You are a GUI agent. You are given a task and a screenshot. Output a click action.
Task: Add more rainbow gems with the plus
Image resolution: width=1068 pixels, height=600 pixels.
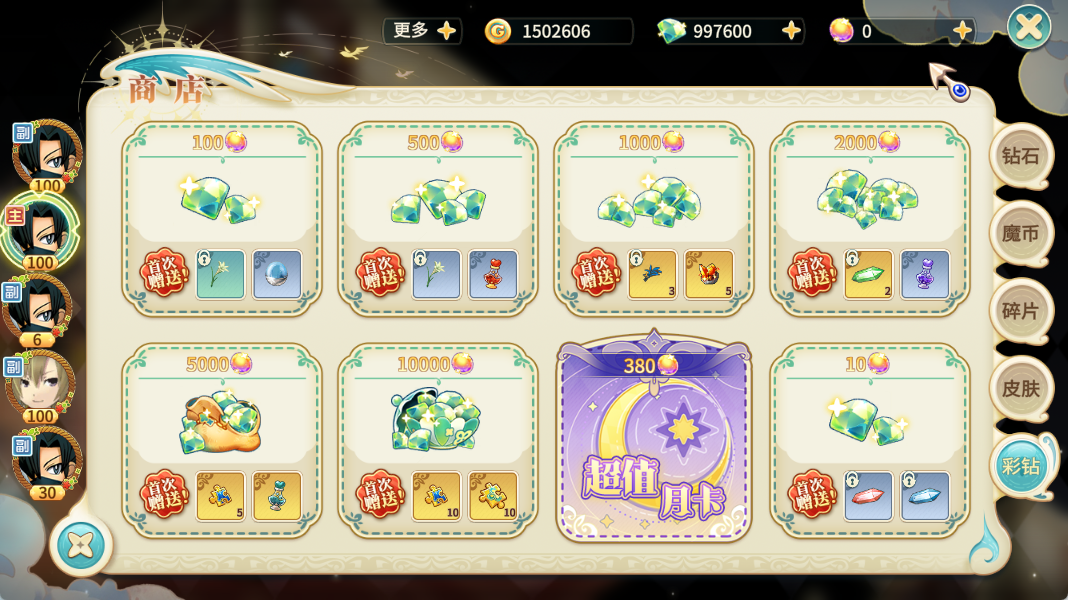point(962,31)
